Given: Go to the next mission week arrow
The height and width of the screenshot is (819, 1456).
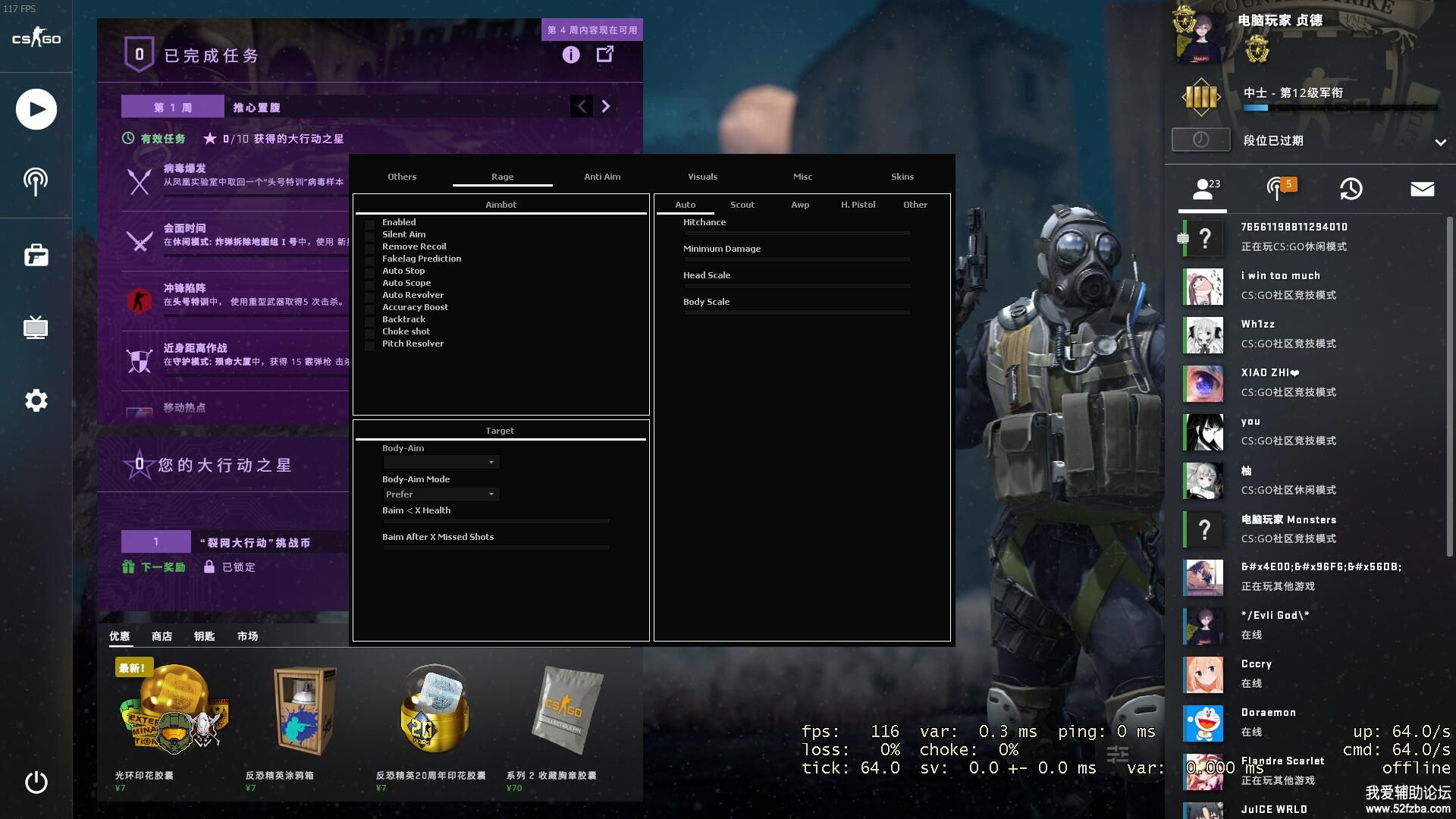Looking at the screenshot, I should 605,107.
